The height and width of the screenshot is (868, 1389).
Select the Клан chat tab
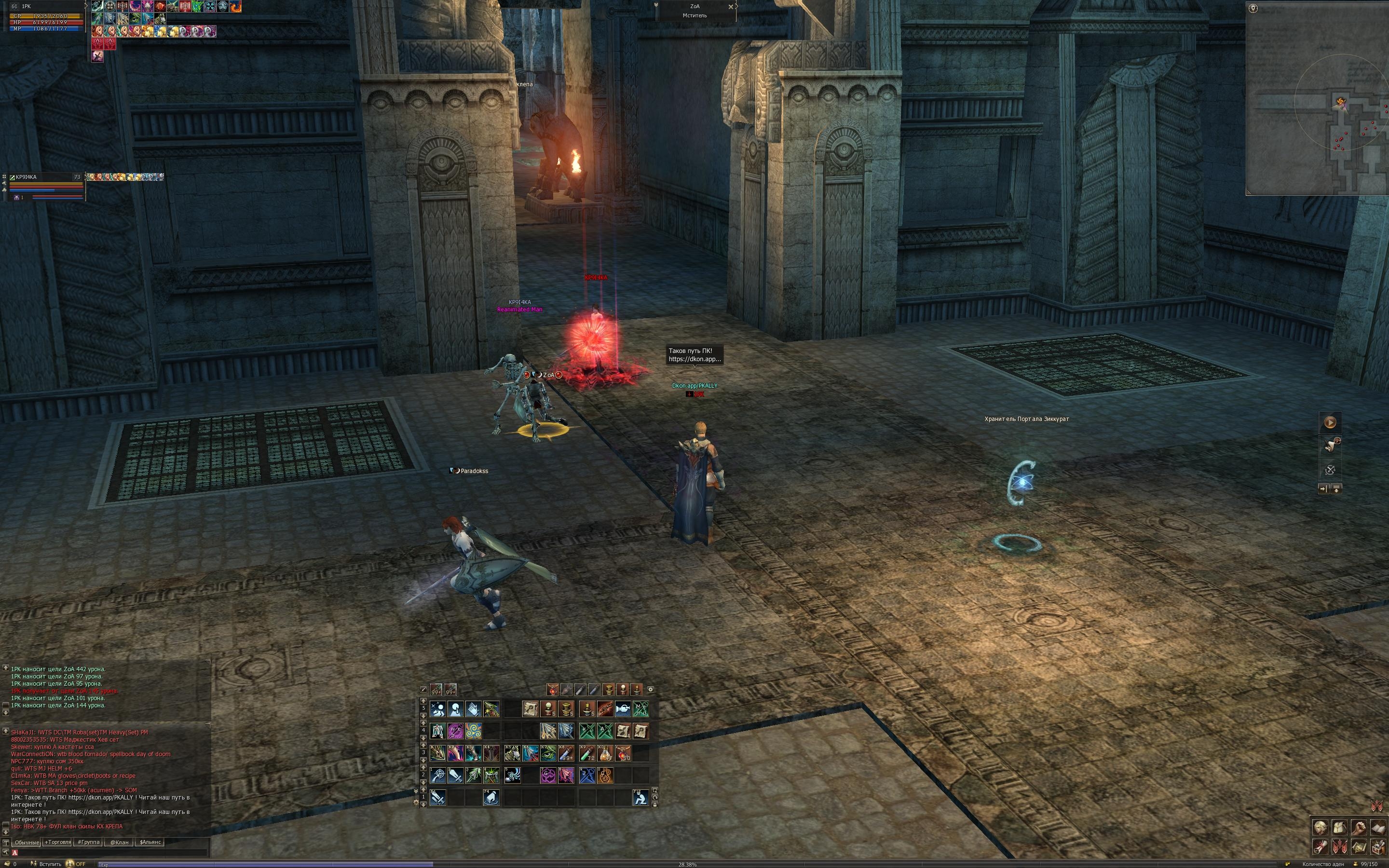pyautogui.click(x=120, y=842)
